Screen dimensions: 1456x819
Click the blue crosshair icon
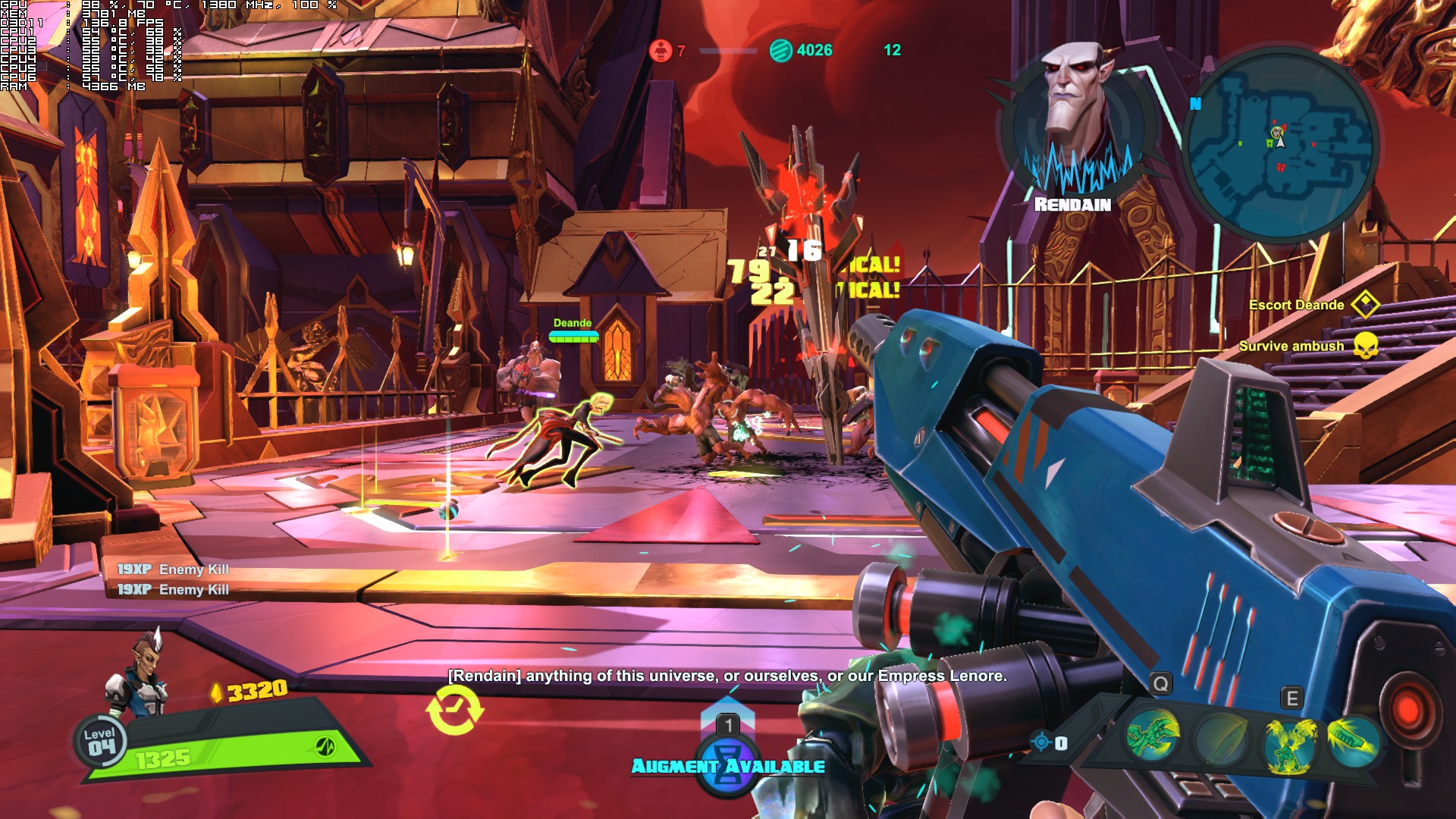pos(1041,741)
